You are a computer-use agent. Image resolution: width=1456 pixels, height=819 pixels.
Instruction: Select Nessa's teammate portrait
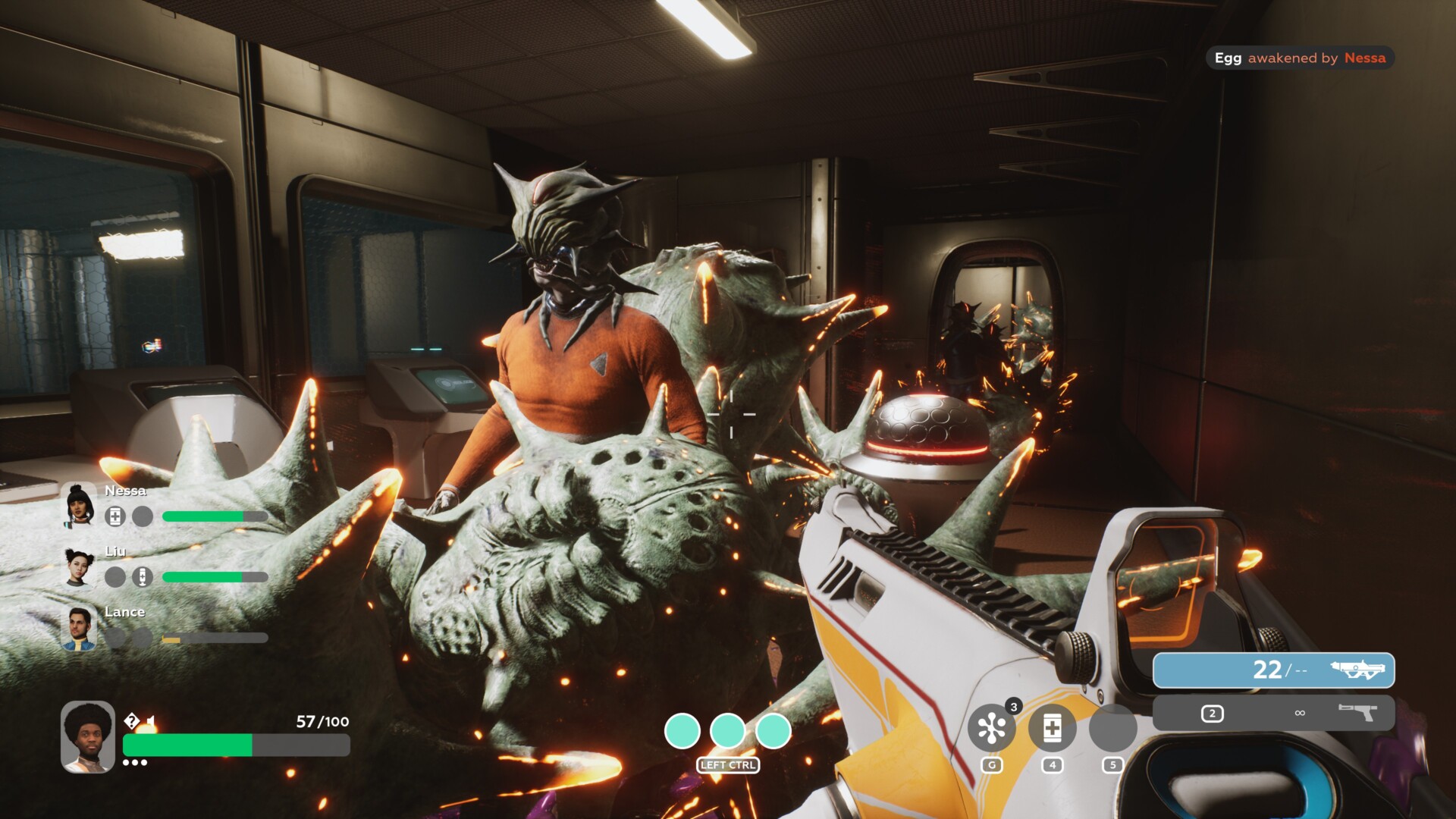coord(79,506)
